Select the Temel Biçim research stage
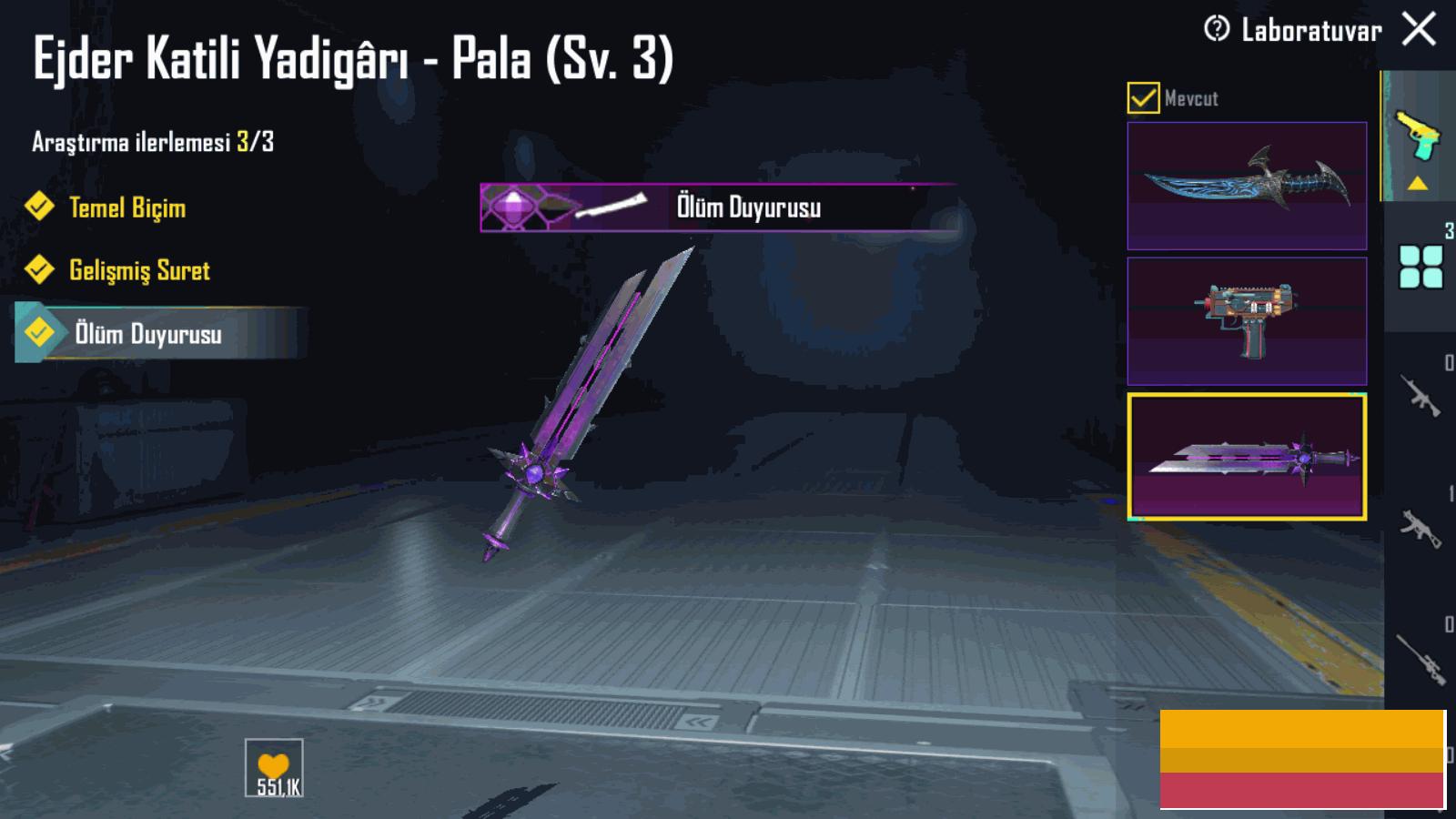The image size is (1456, 819). point(127,207)
